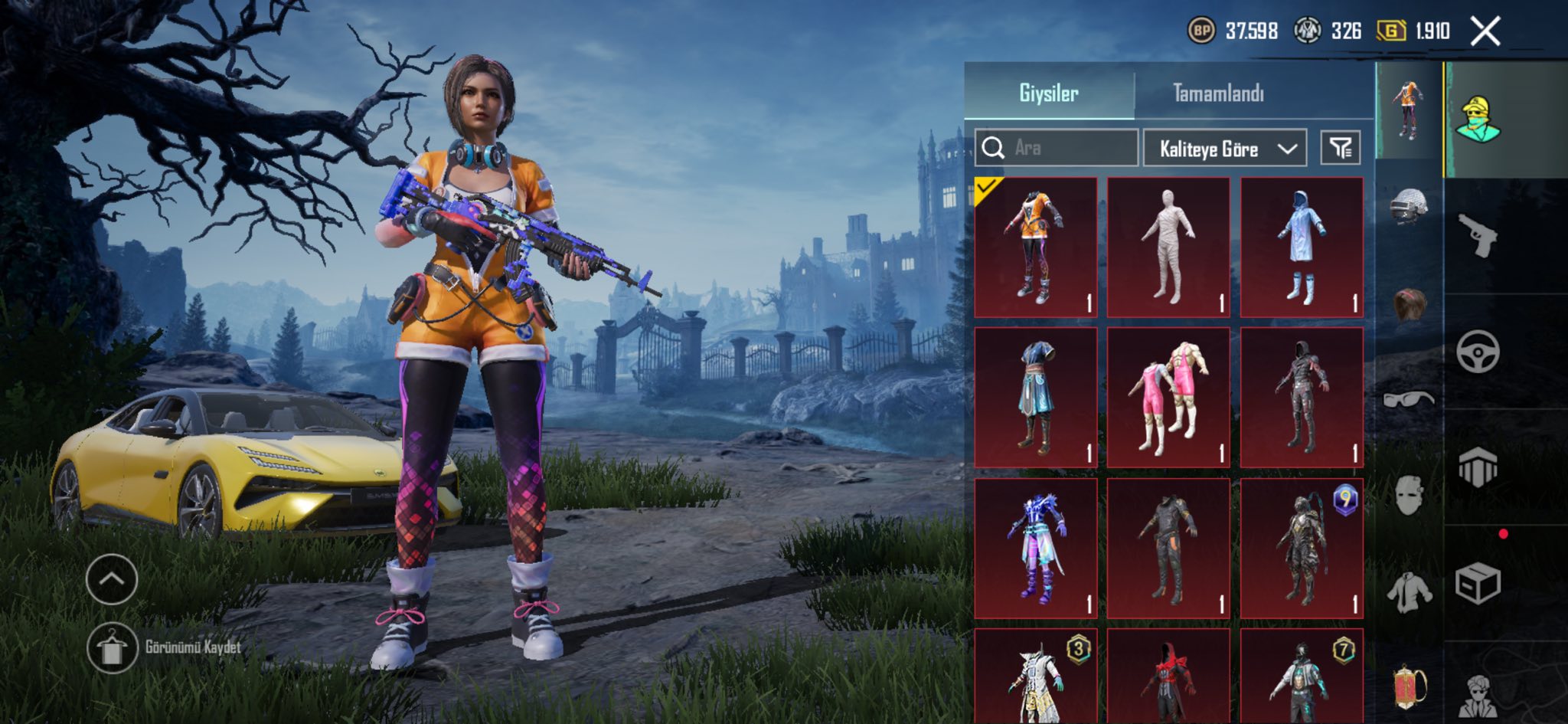Close the inventory with the X button

[1485, 32]
